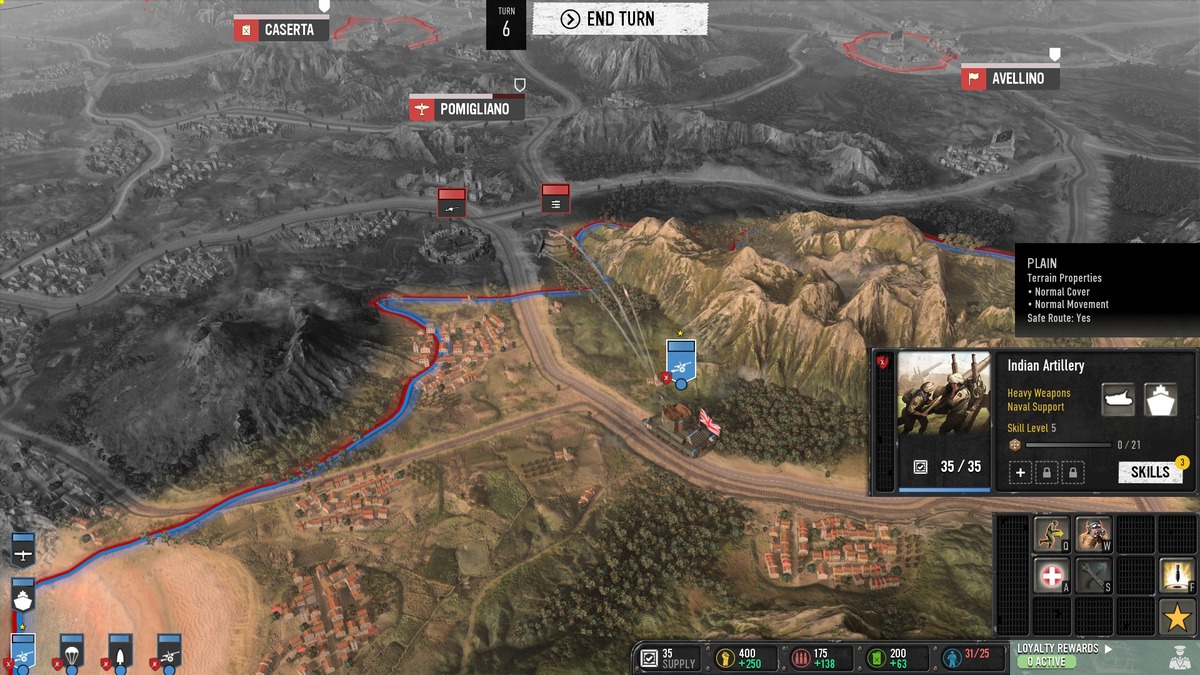Activate the wrench repair ability
The width and height of the screenshot is (1200, 675).
1093,575
